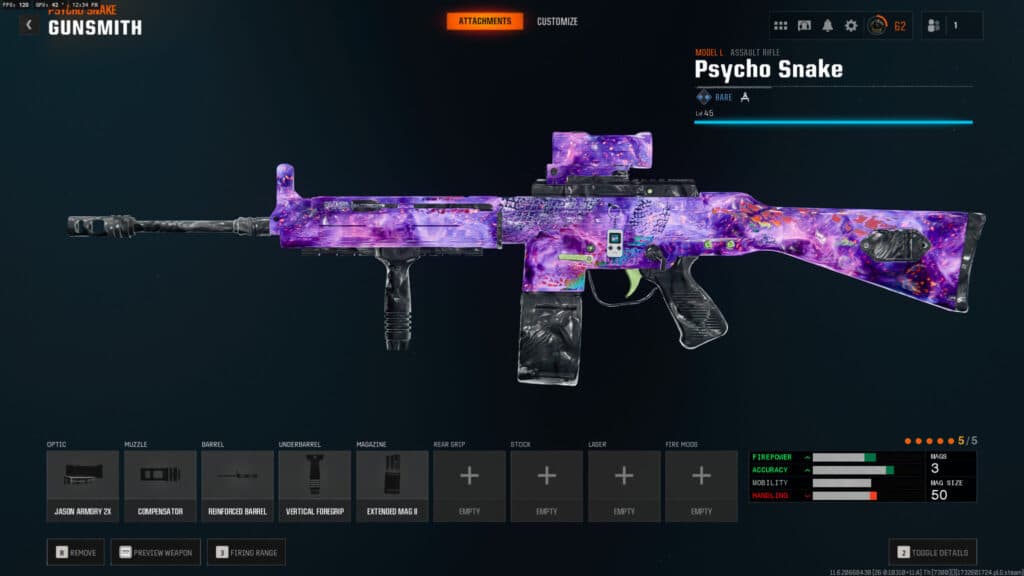The width and height of the screenshot is (1024, 576).
Task: Open the player level 62 profile badge
Action: tap(886, 26)
